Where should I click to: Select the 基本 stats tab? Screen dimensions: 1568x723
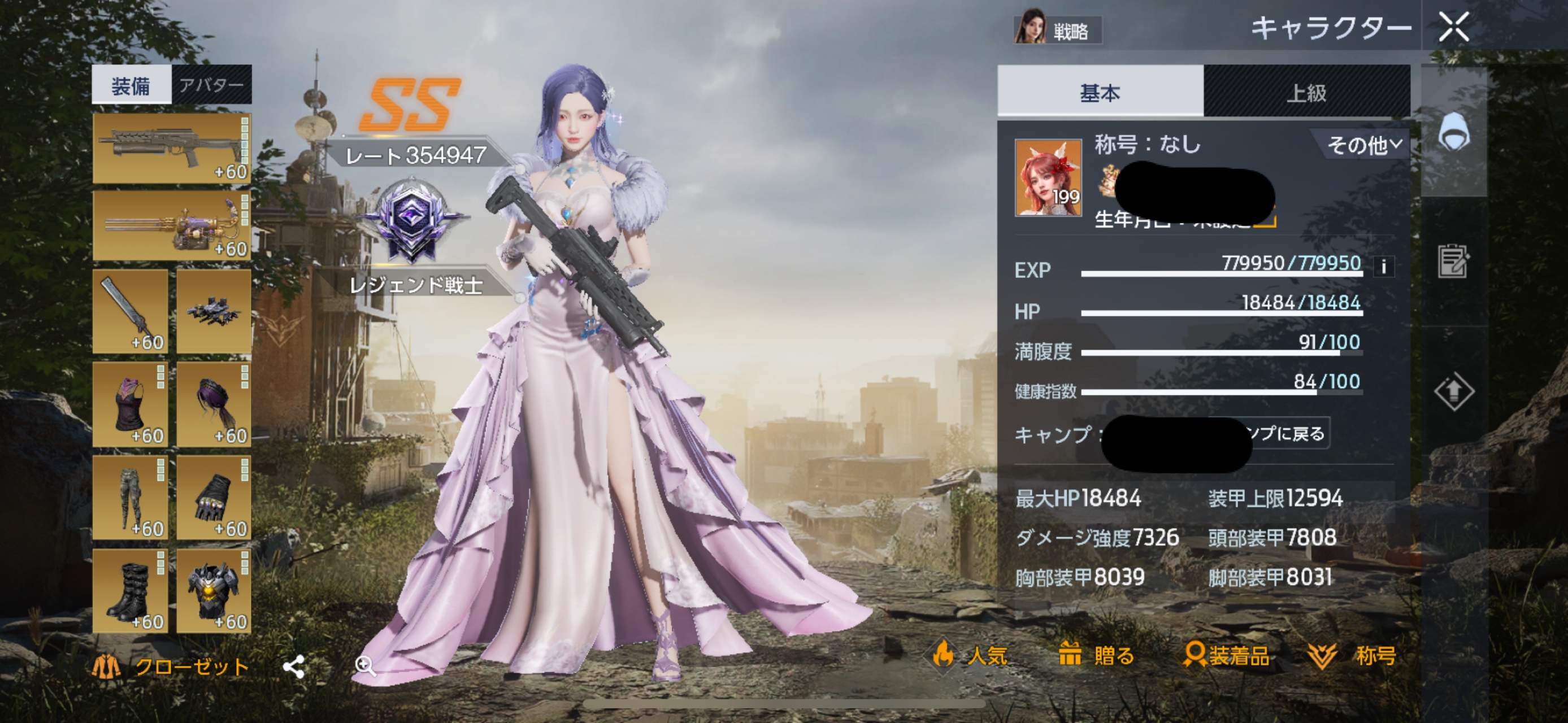pyautogui.click(x=1100, y=93)
